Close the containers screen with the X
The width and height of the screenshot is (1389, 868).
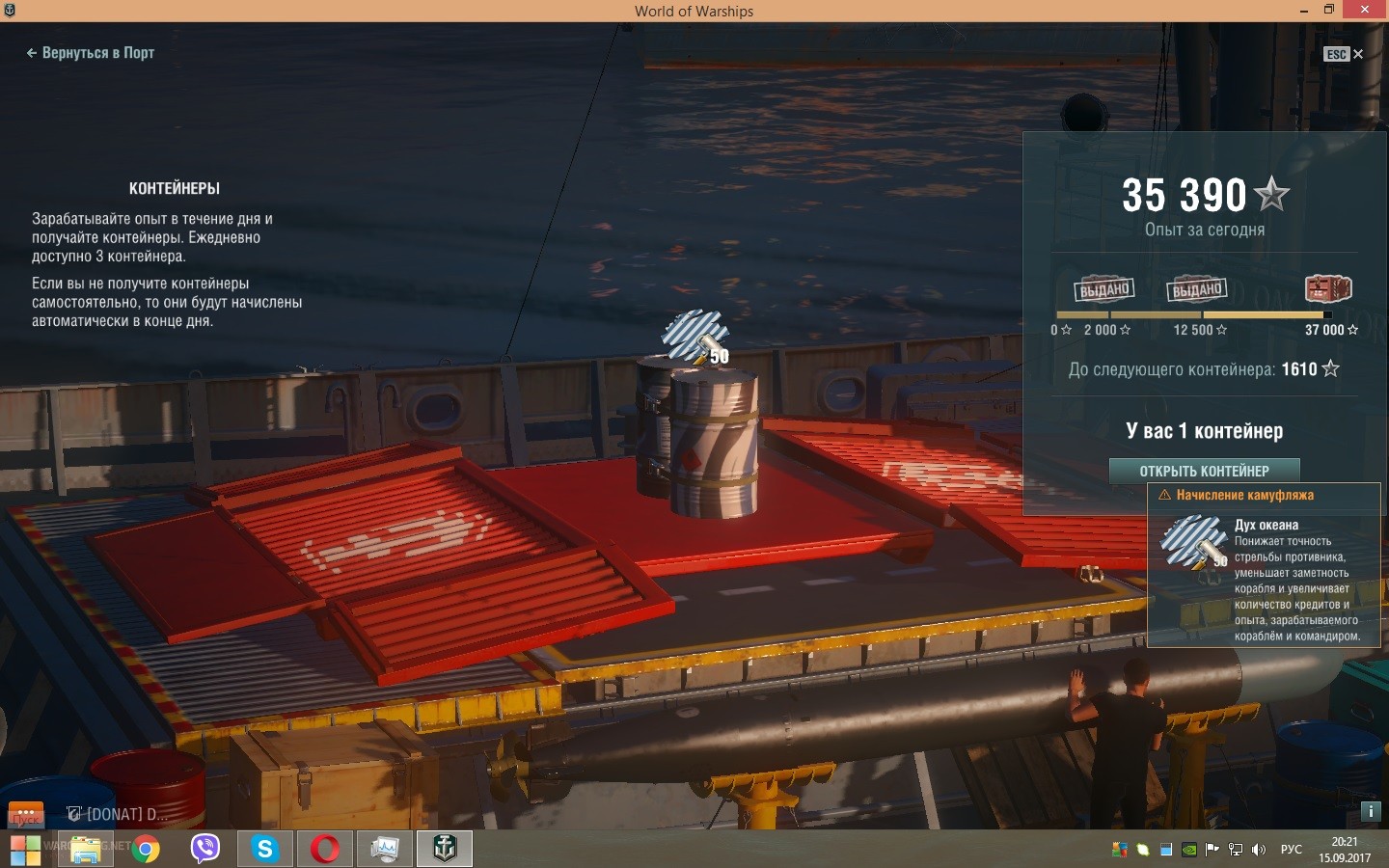pos(1358,54)
